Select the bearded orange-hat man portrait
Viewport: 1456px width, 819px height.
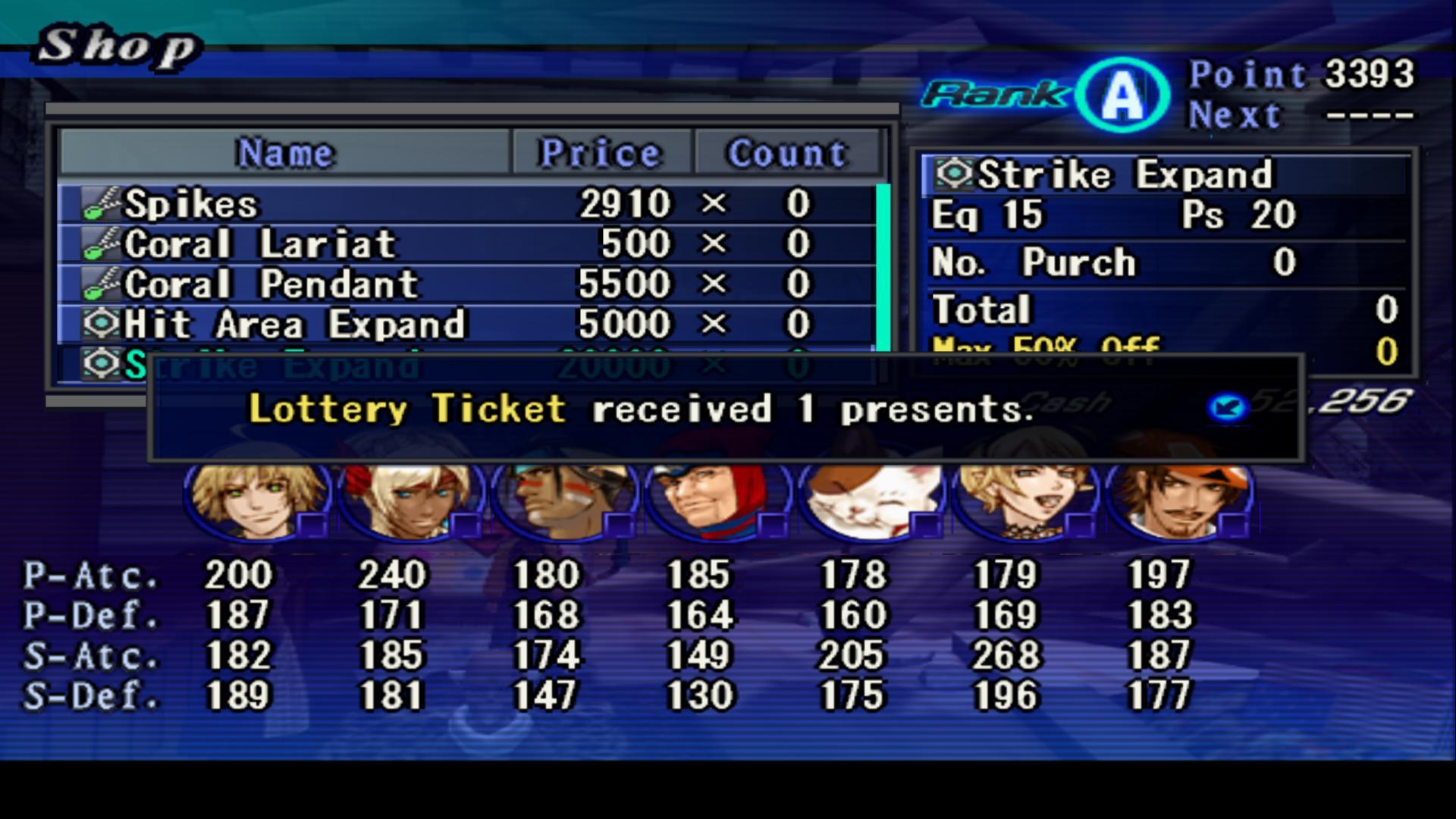1178,499
